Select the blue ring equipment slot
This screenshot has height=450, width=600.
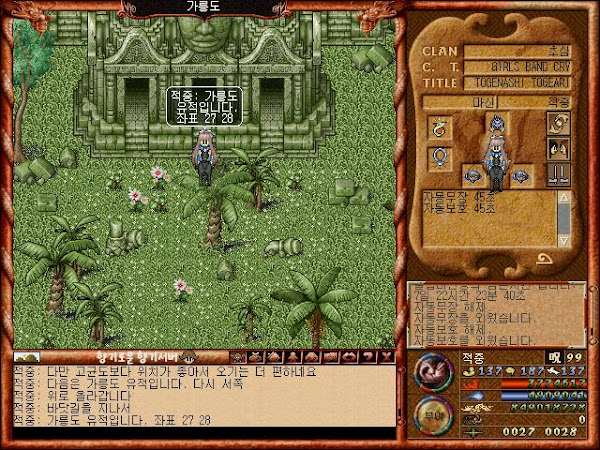click(x=439, y=157)
